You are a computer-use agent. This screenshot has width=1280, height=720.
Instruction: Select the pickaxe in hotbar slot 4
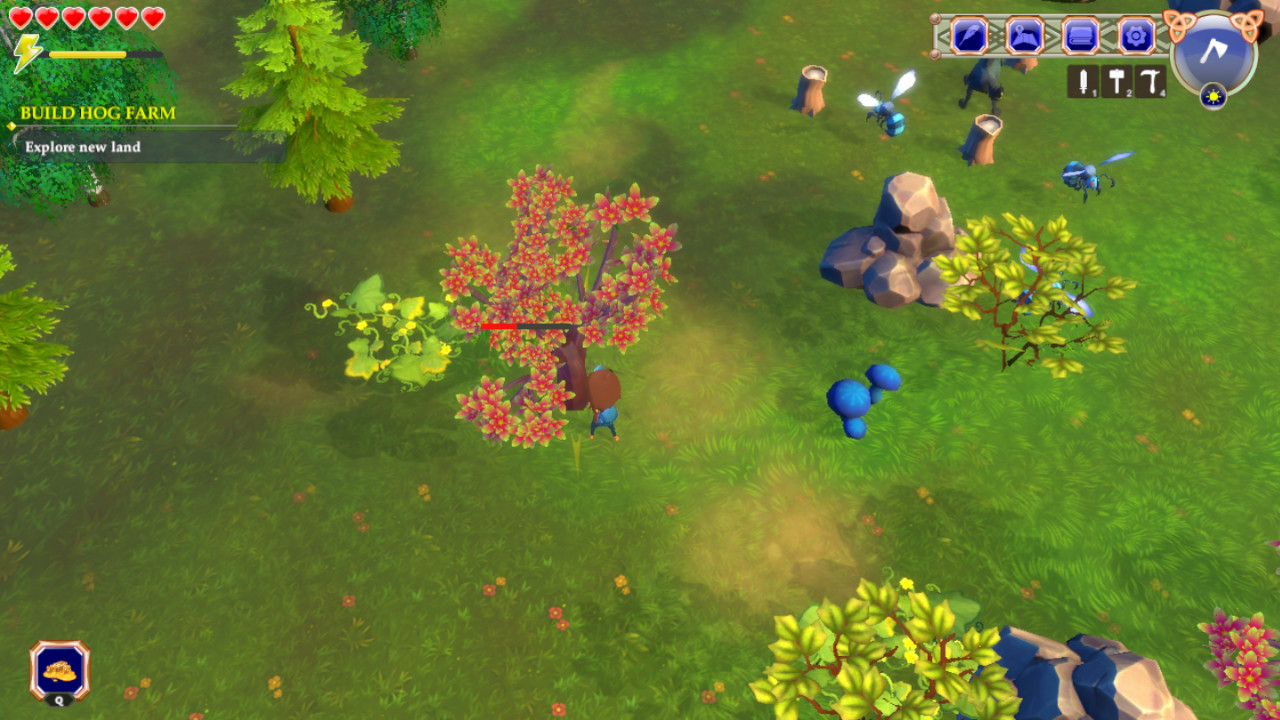pos(1150,80)
